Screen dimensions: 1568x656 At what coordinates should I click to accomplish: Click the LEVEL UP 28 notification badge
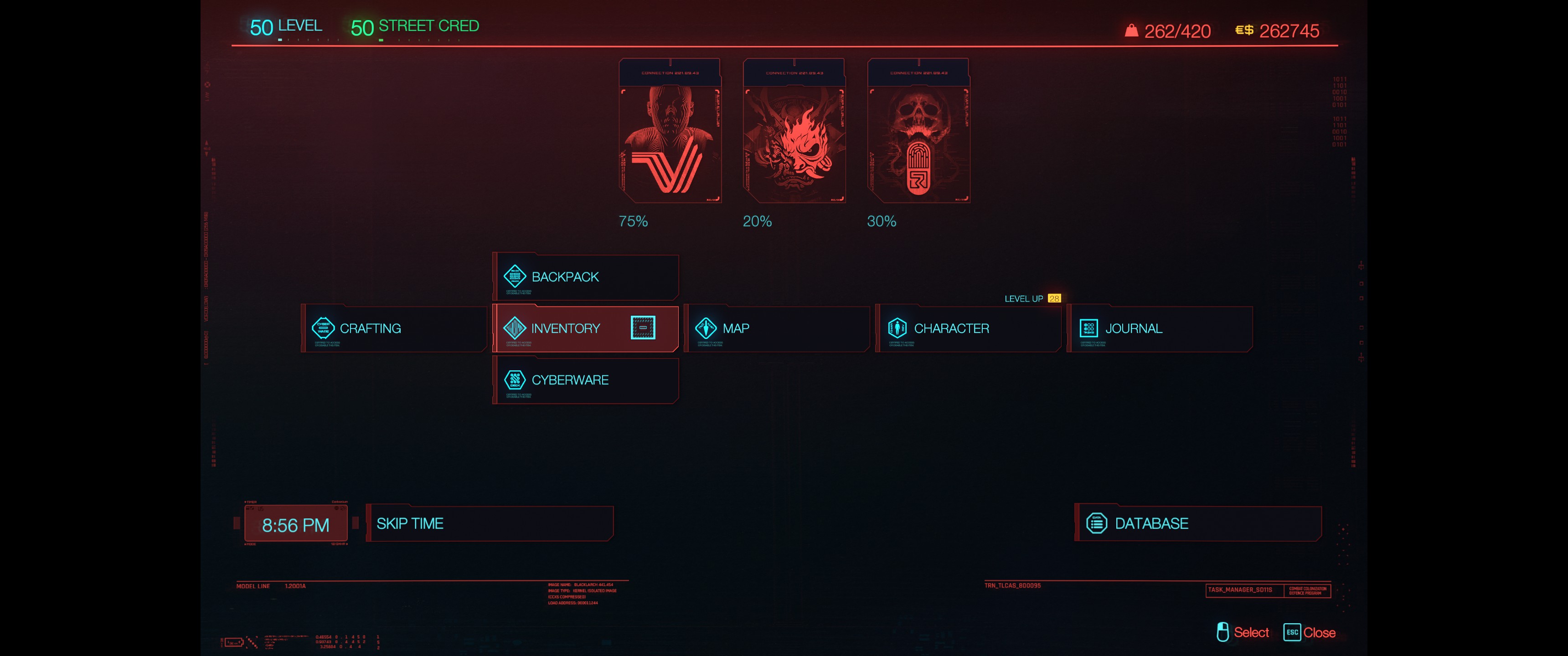[1054, 299]
